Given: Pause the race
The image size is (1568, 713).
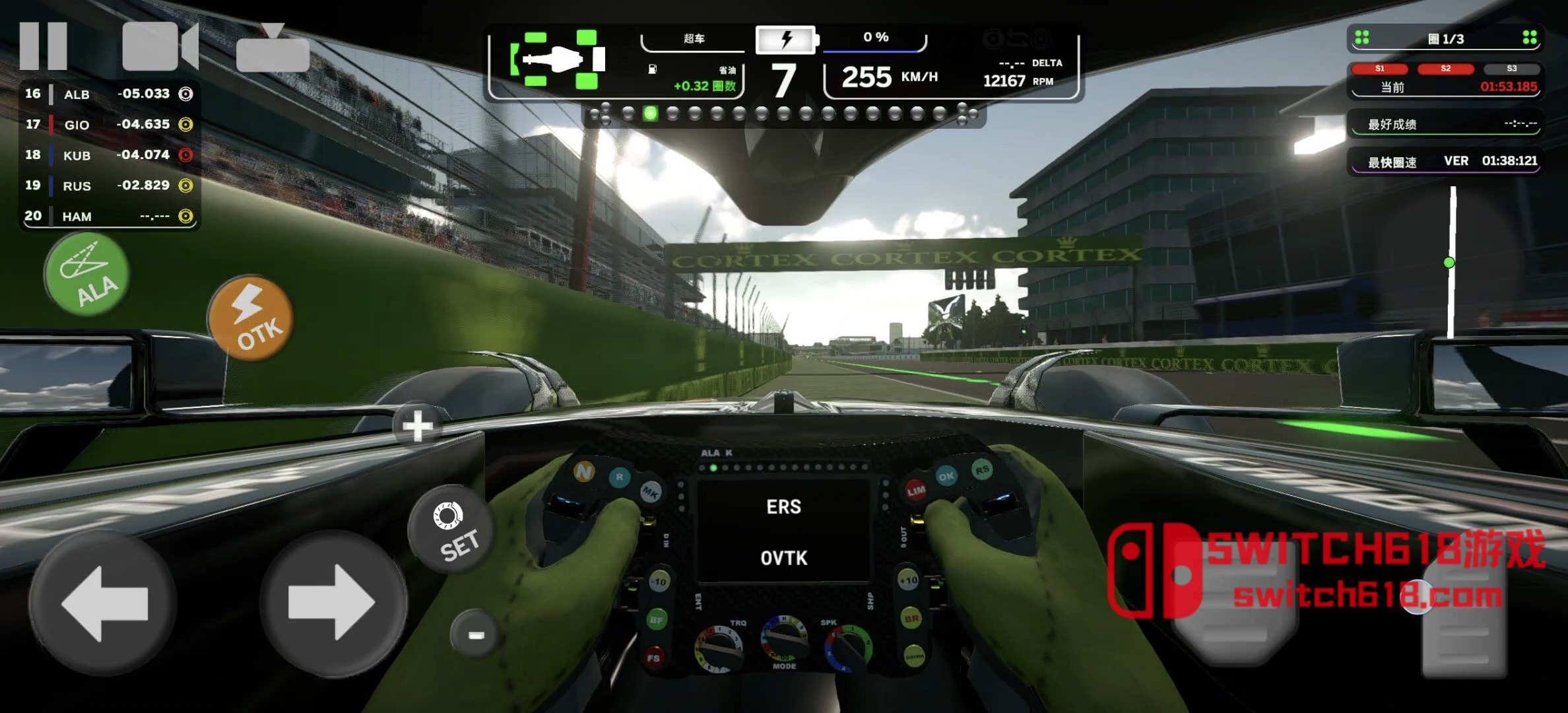Looking at the screenshot, I should (x=44, y=46).
